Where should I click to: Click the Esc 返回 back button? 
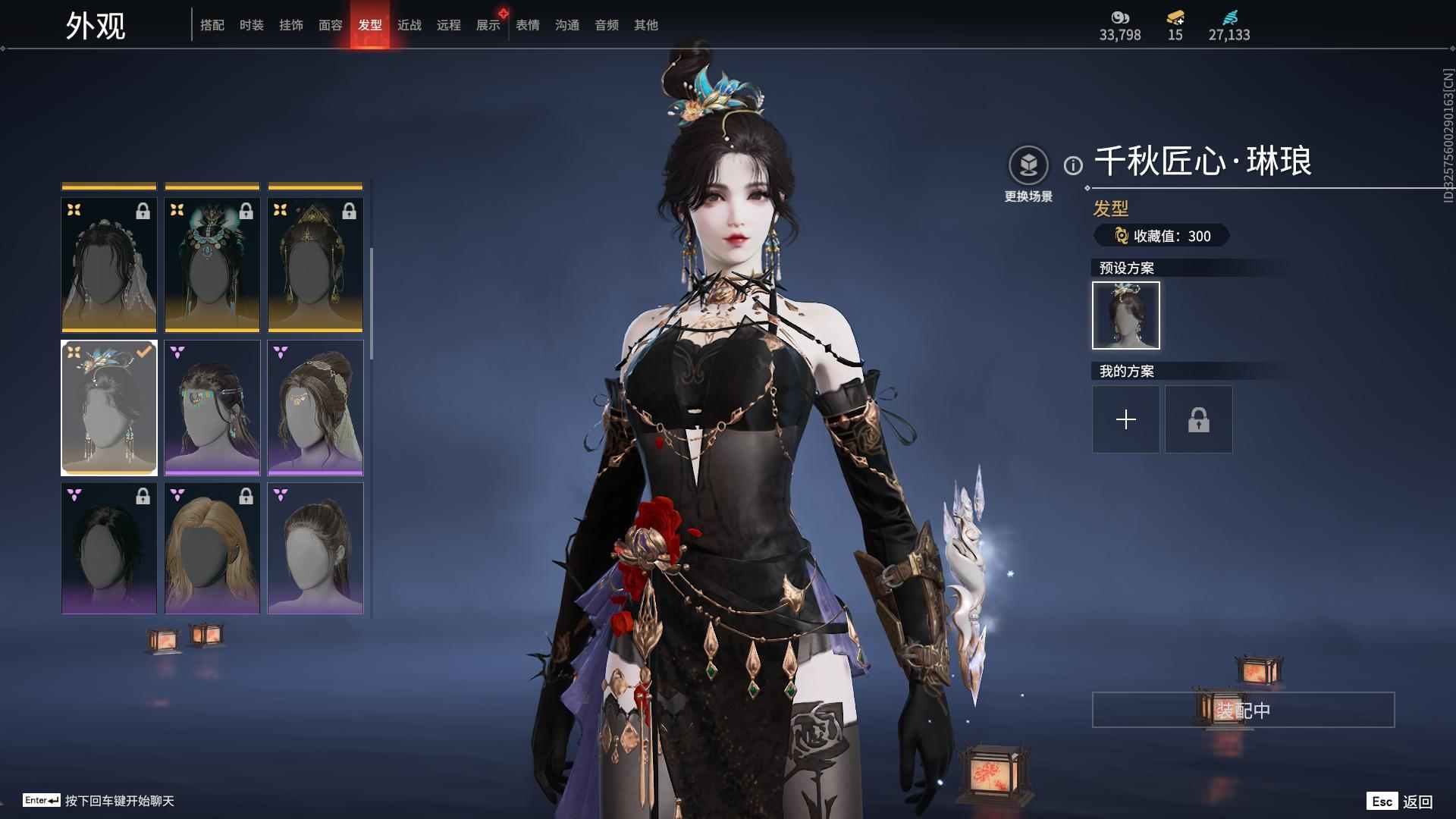1400,802
